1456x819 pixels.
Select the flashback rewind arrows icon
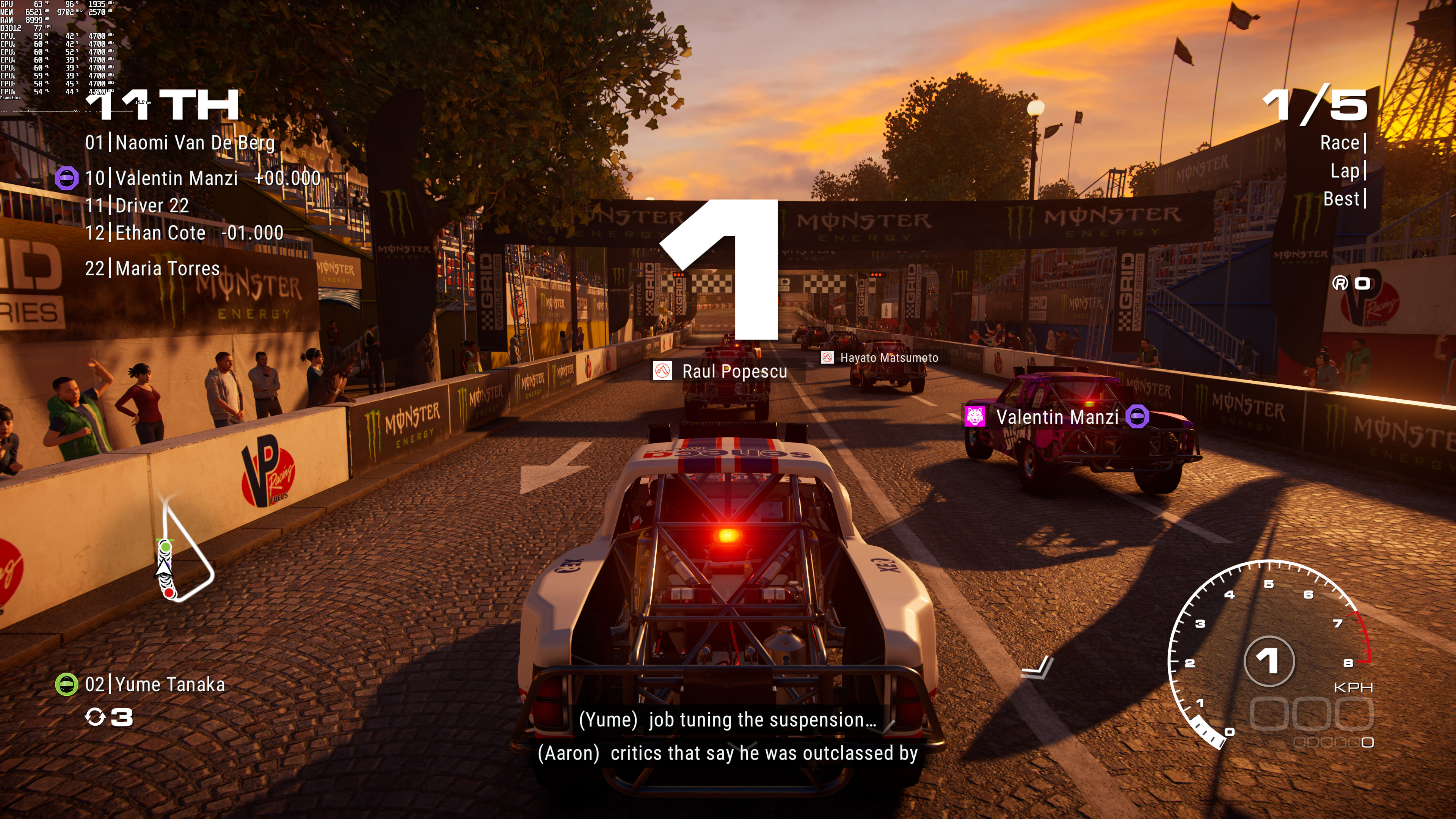[95, 717]
